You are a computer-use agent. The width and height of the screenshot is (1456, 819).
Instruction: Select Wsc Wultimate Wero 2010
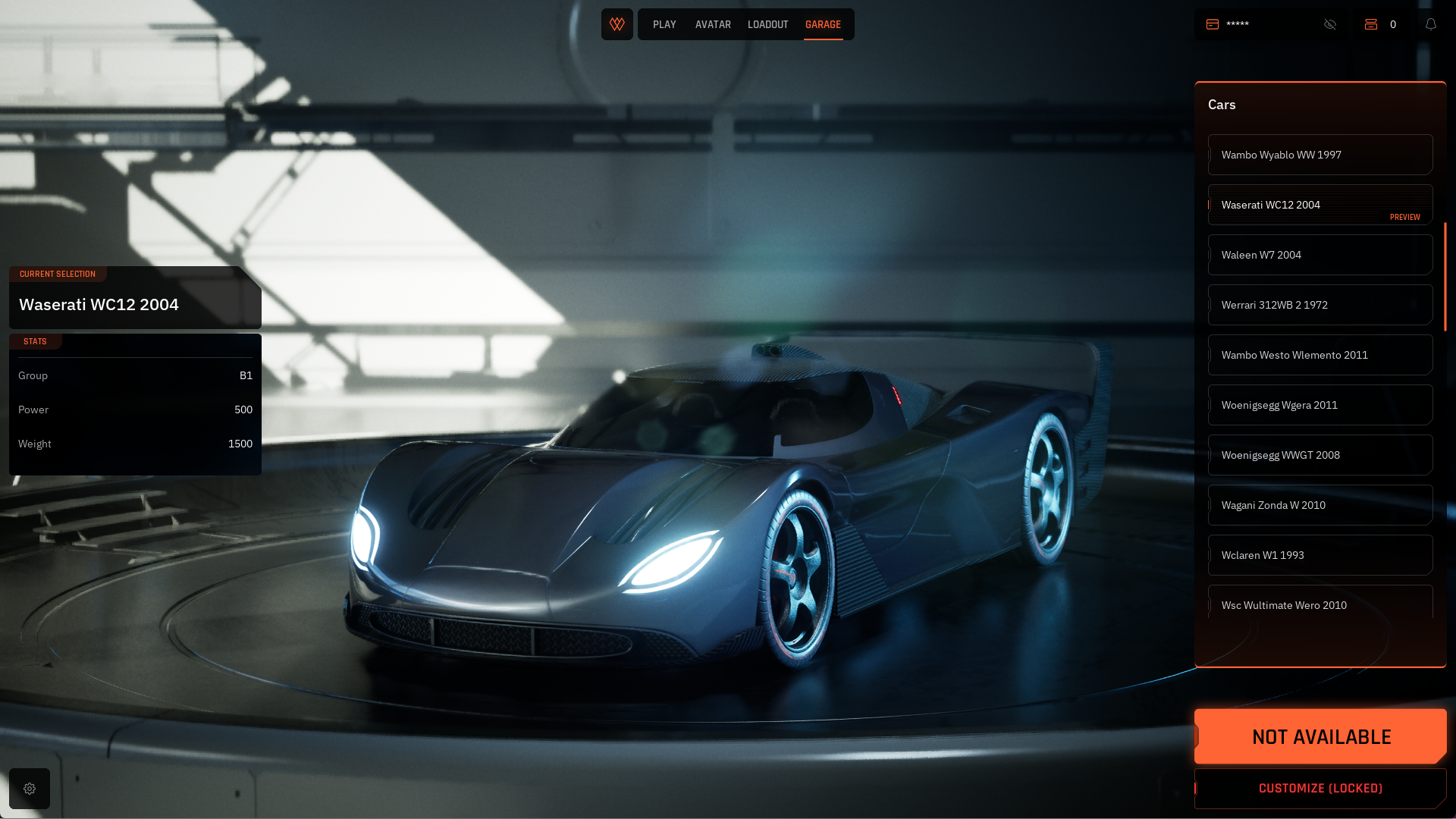pos(1319,604)
